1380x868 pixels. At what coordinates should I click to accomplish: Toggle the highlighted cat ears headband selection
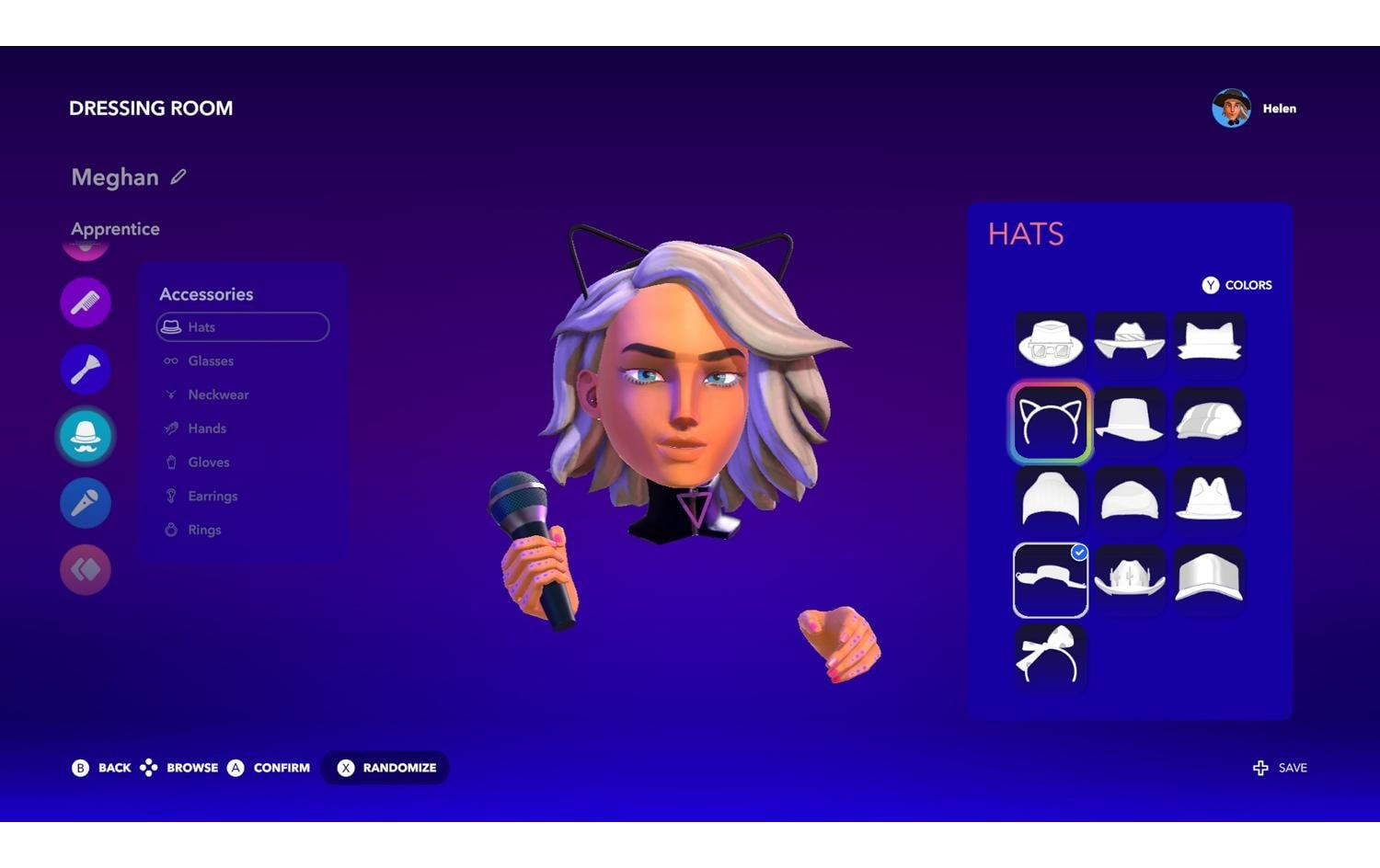[1050, 422]
